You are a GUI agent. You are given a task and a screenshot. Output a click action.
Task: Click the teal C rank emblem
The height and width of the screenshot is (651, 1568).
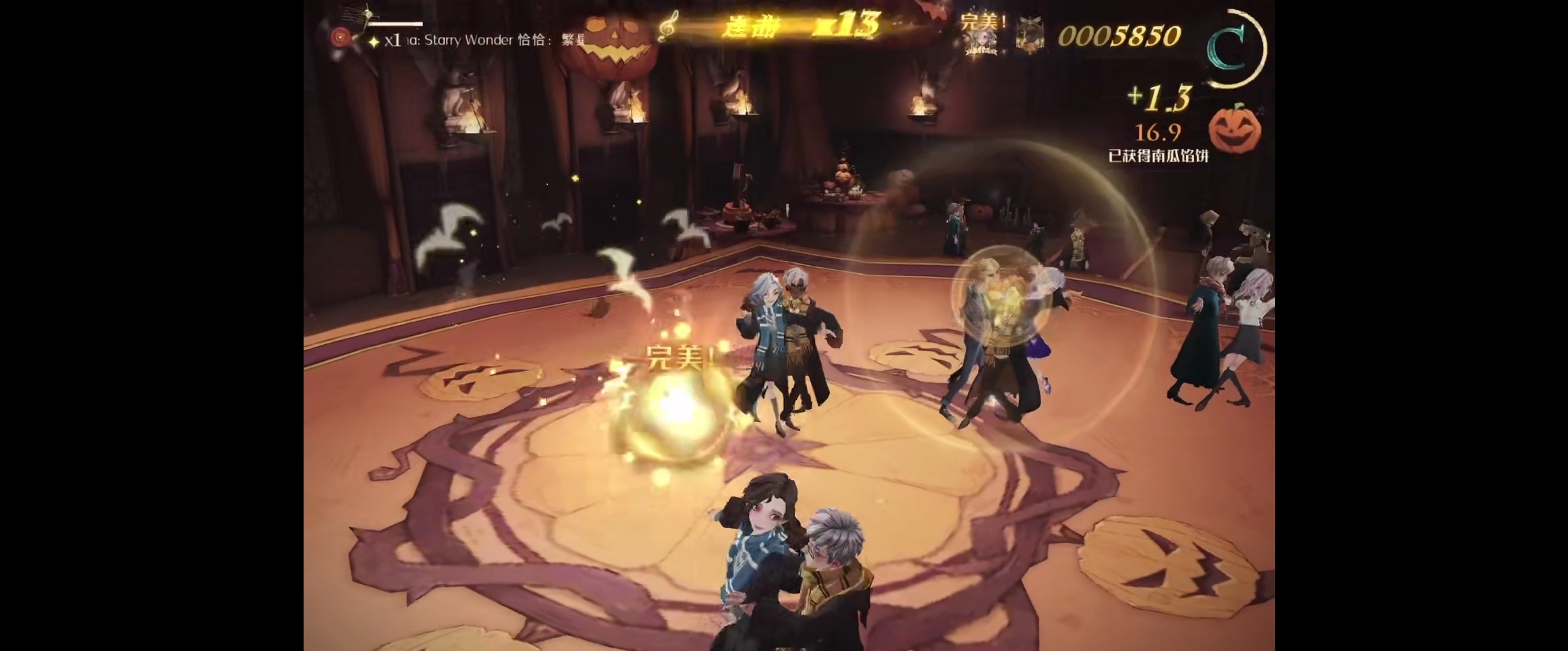pyautogui.click(x=1229, y=49)
